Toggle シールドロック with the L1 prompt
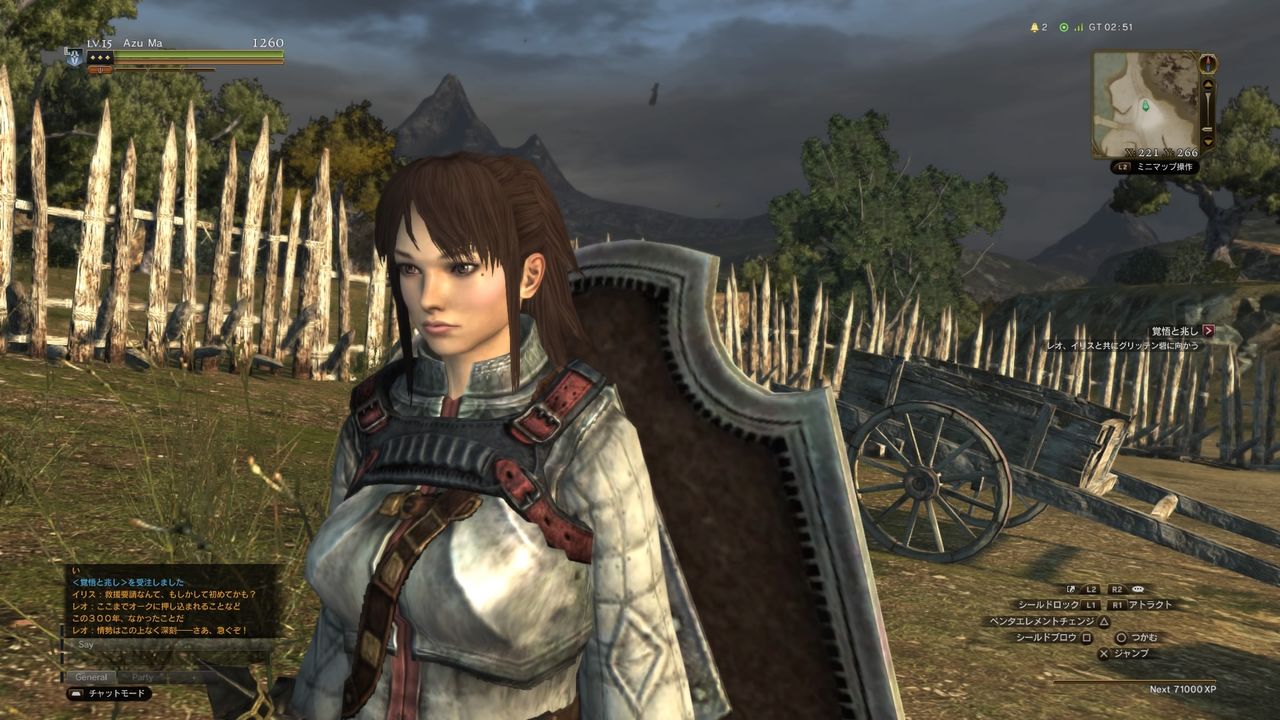Viewport: 1280px width, 720px height. [x=1091, y=605]
